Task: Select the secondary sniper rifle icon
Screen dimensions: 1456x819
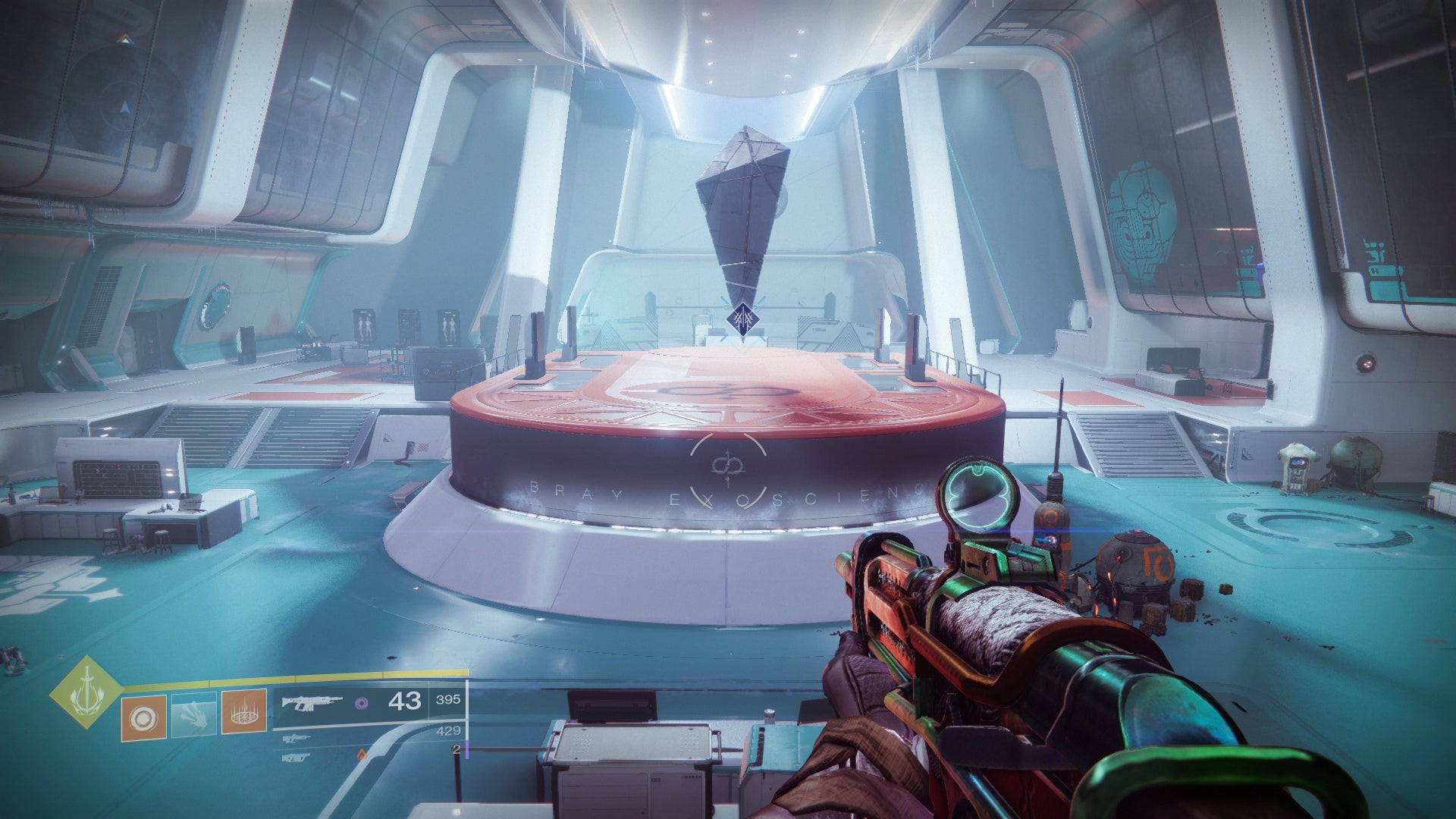Action: pos(296,739)
